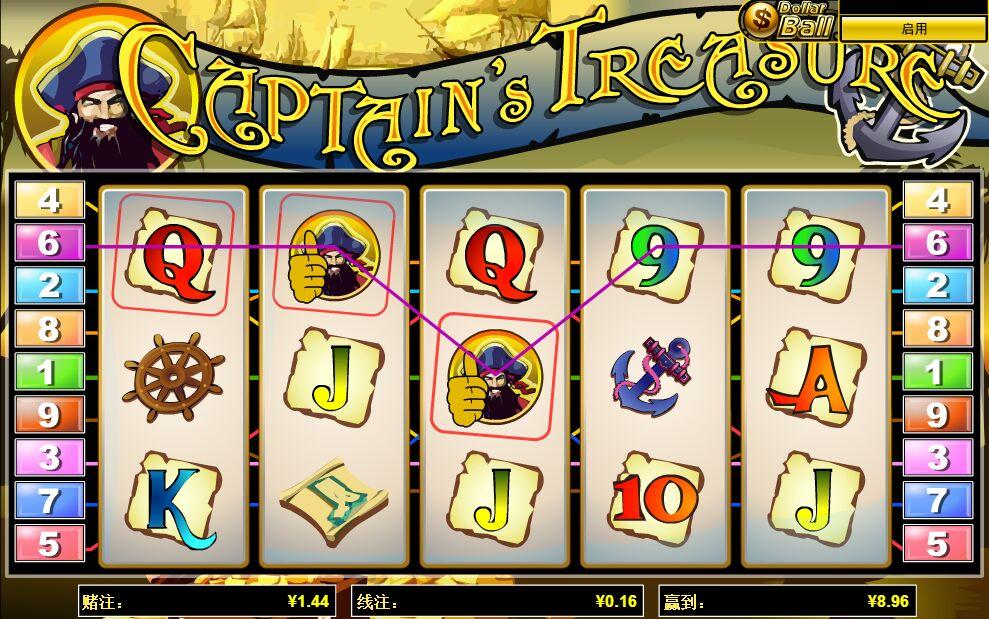Click payline 4 button on right column

[x=937, y=201]
